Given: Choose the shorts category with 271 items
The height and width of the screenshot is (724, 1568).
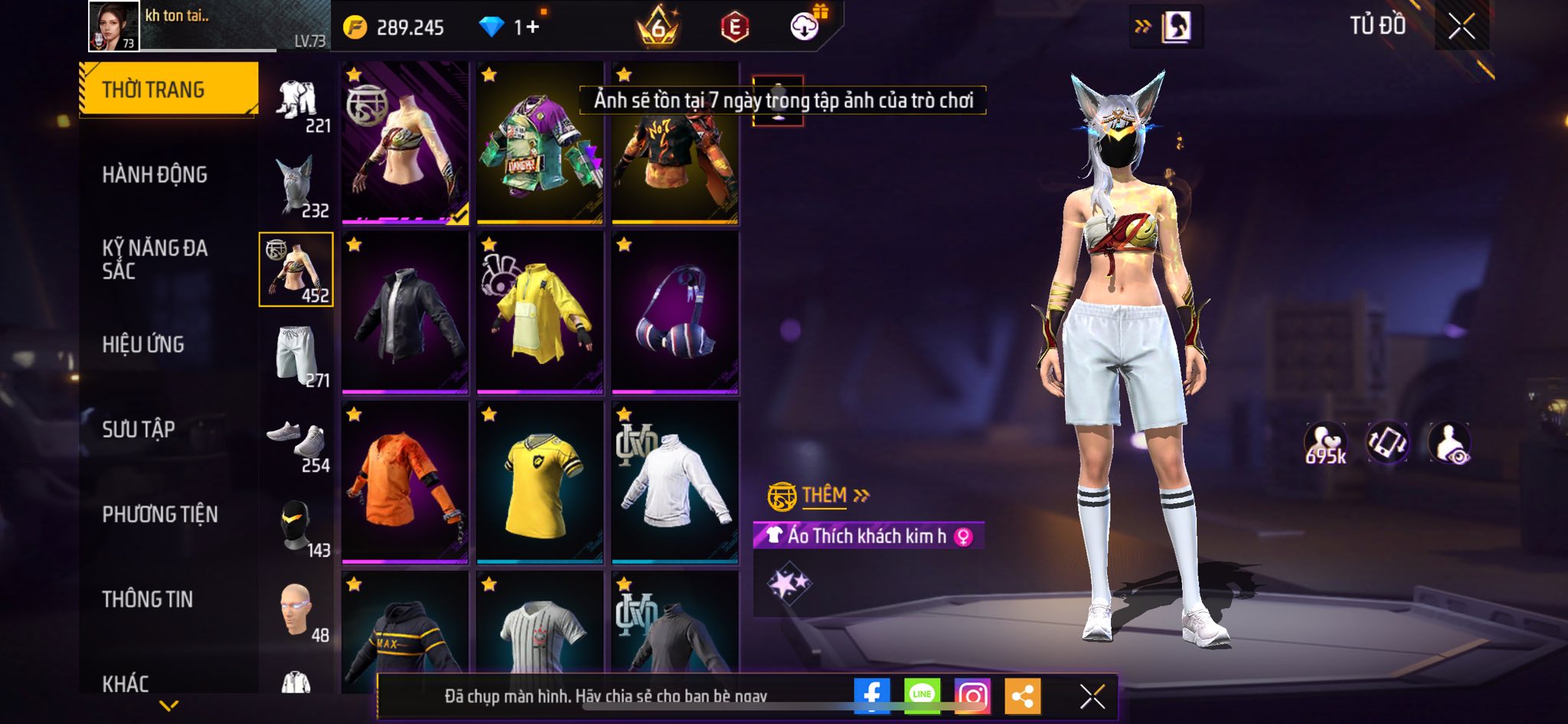Looking at the screenshot, I should click(297, 355).
